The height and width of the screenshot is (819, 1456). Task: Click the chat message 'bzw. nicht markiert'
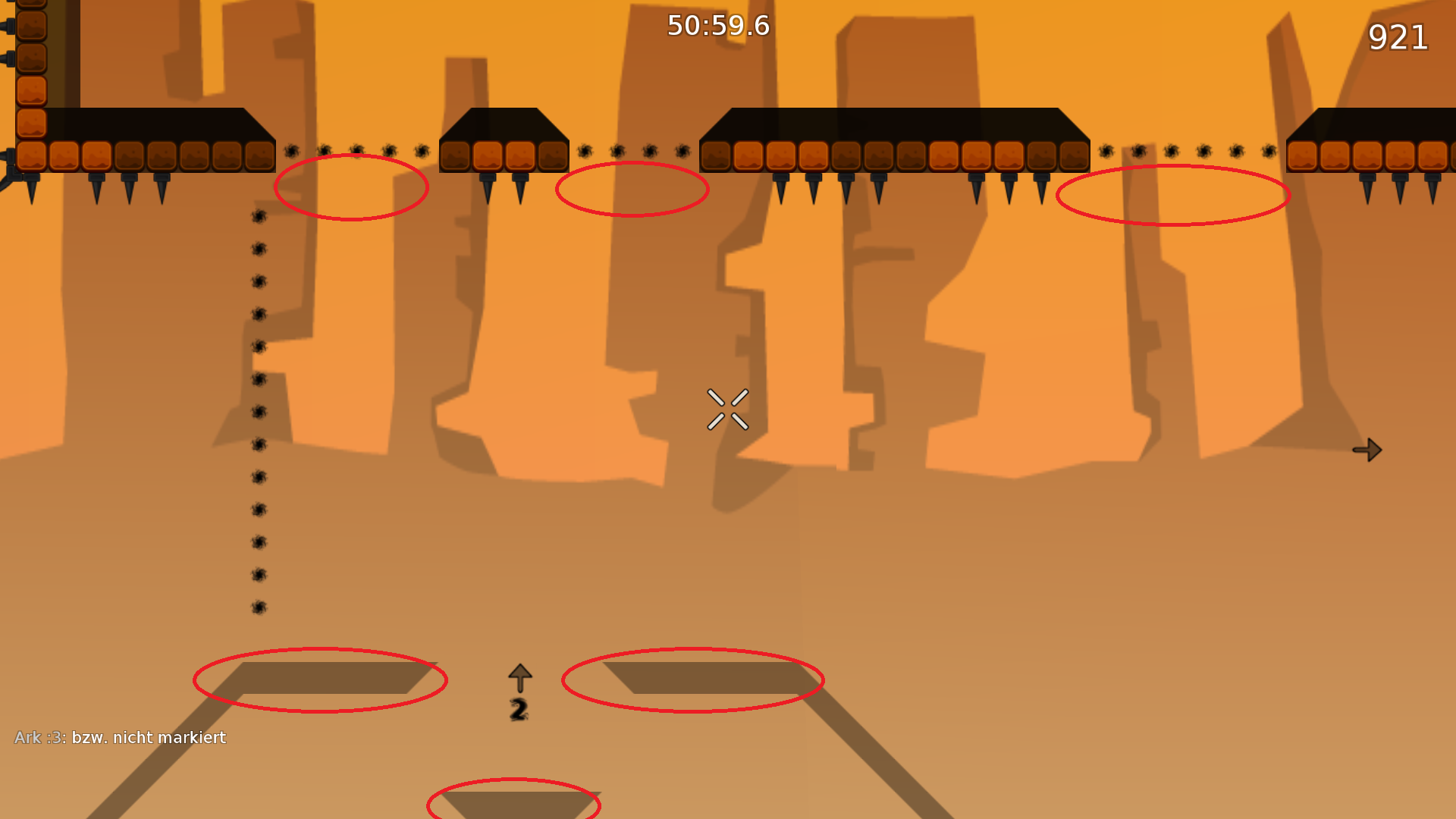149,737
